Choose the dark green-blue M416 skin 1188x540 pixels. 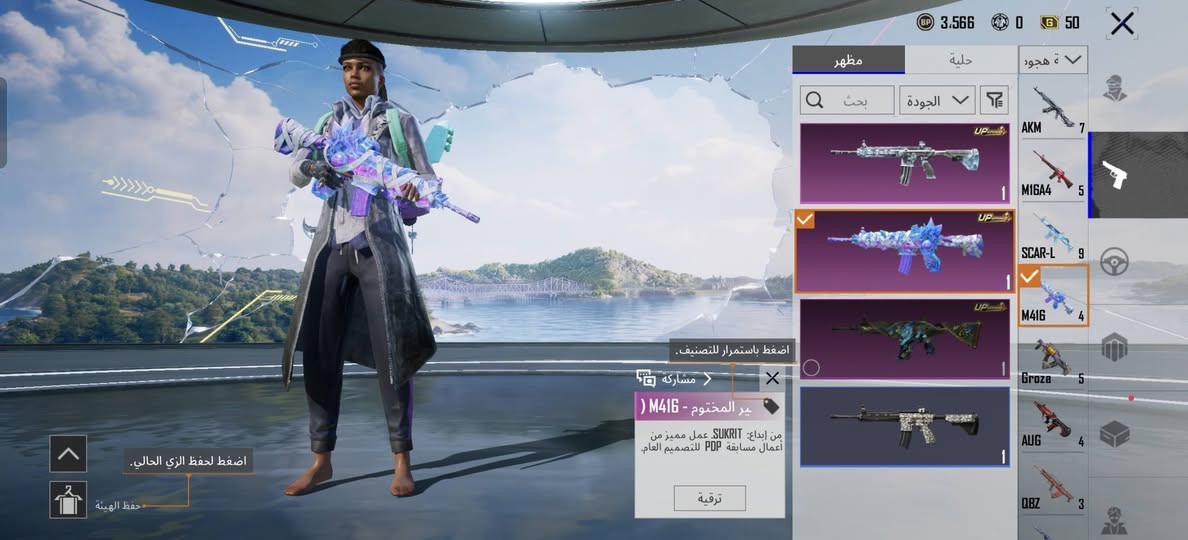point(904,338)
